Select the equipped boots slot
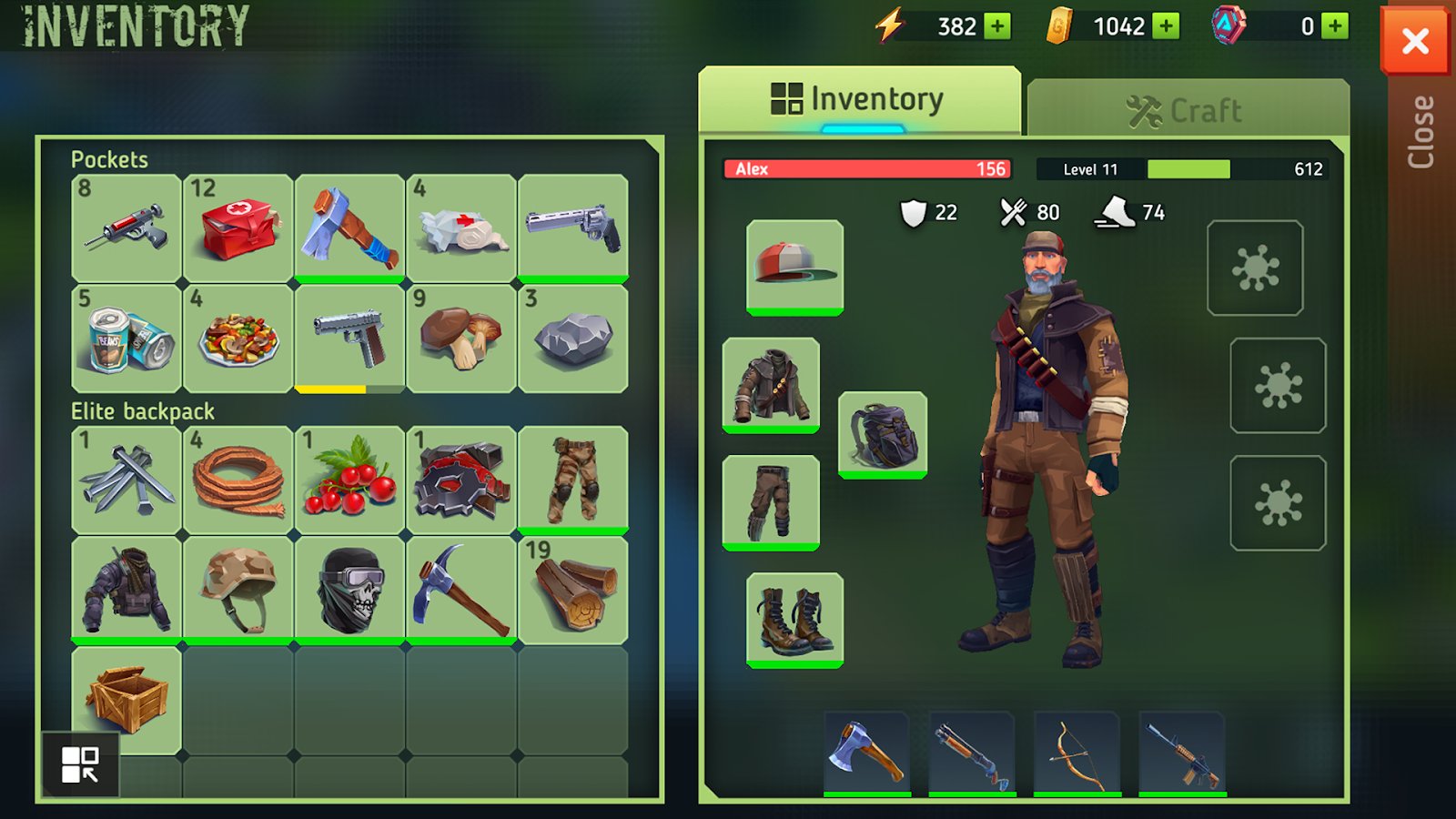Screen dimensions: 1456x819 coord(794,619)
